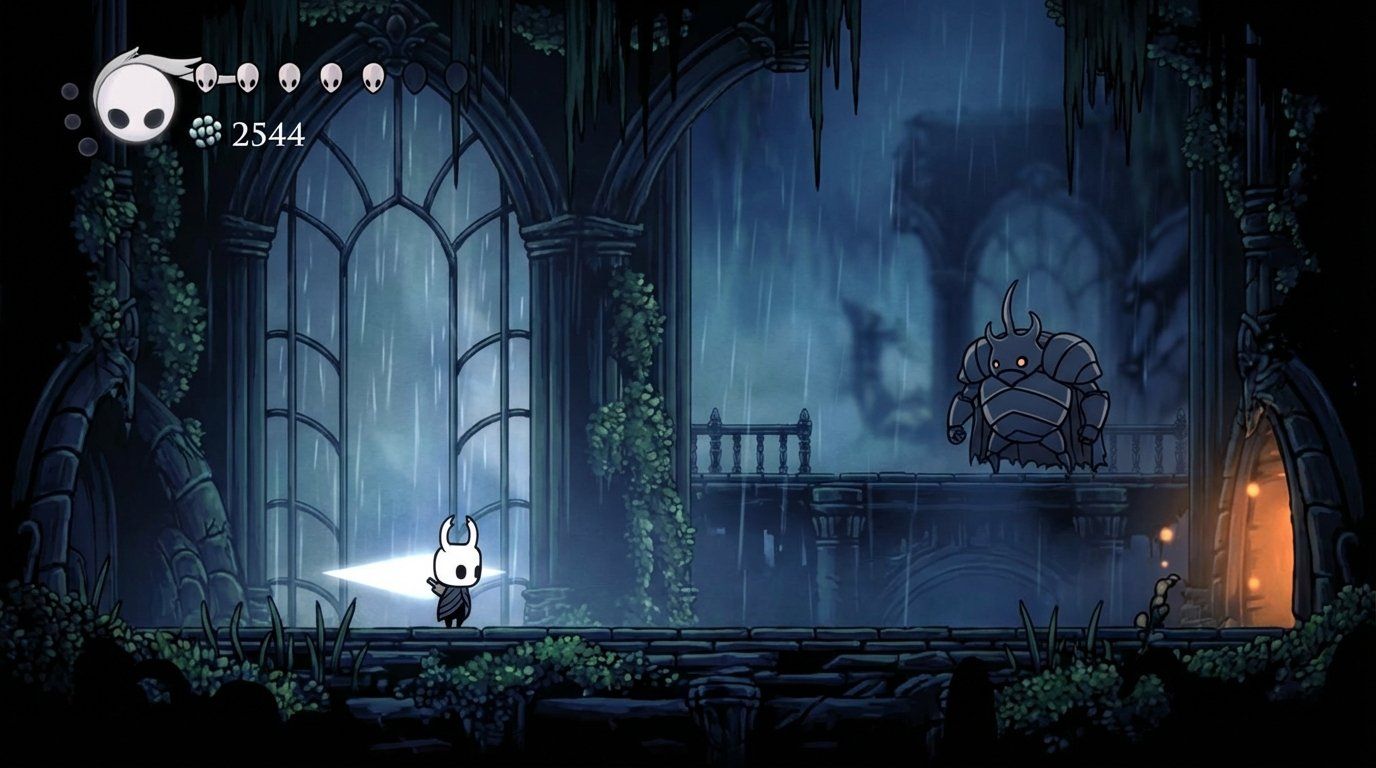
Task: Toggle the second health mask
Action: point(246,77)
